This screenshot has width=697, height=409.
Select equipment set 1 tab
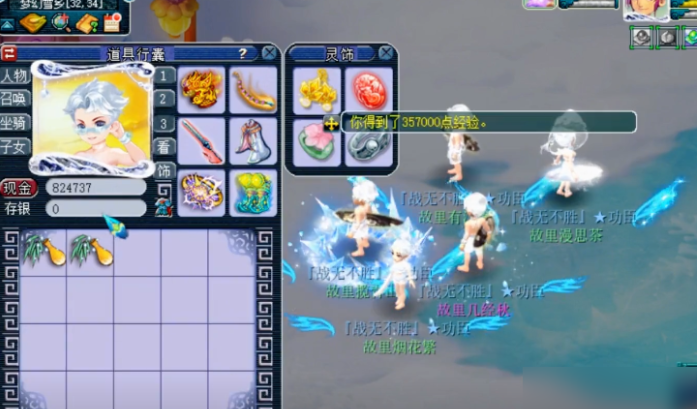pos(165,75)
